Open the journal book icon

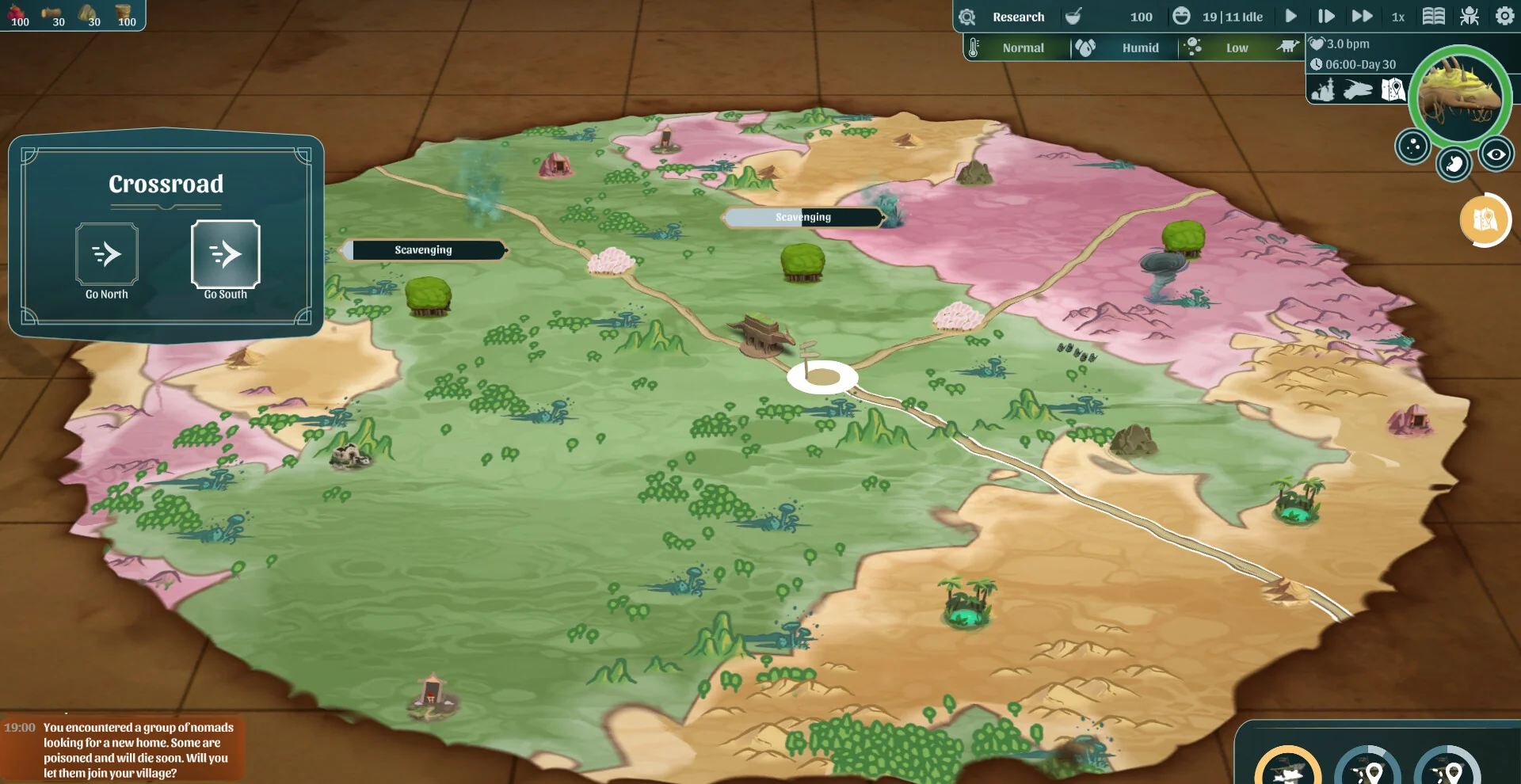(x=1433, y=16)
